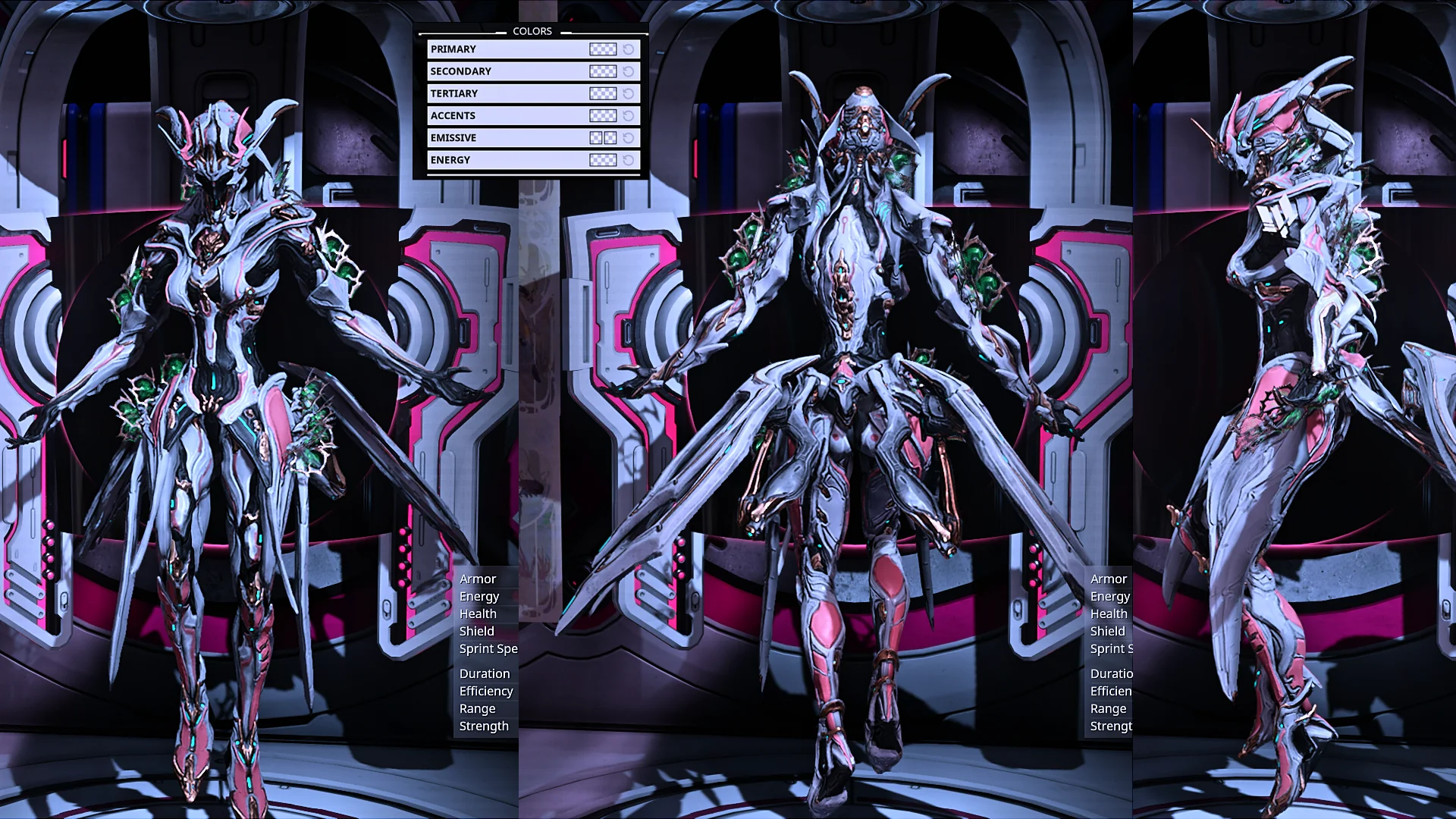This screenshot has width=1456, height=819.
Task: Reset the Emissive colors to default
Action: pos(629,138)
